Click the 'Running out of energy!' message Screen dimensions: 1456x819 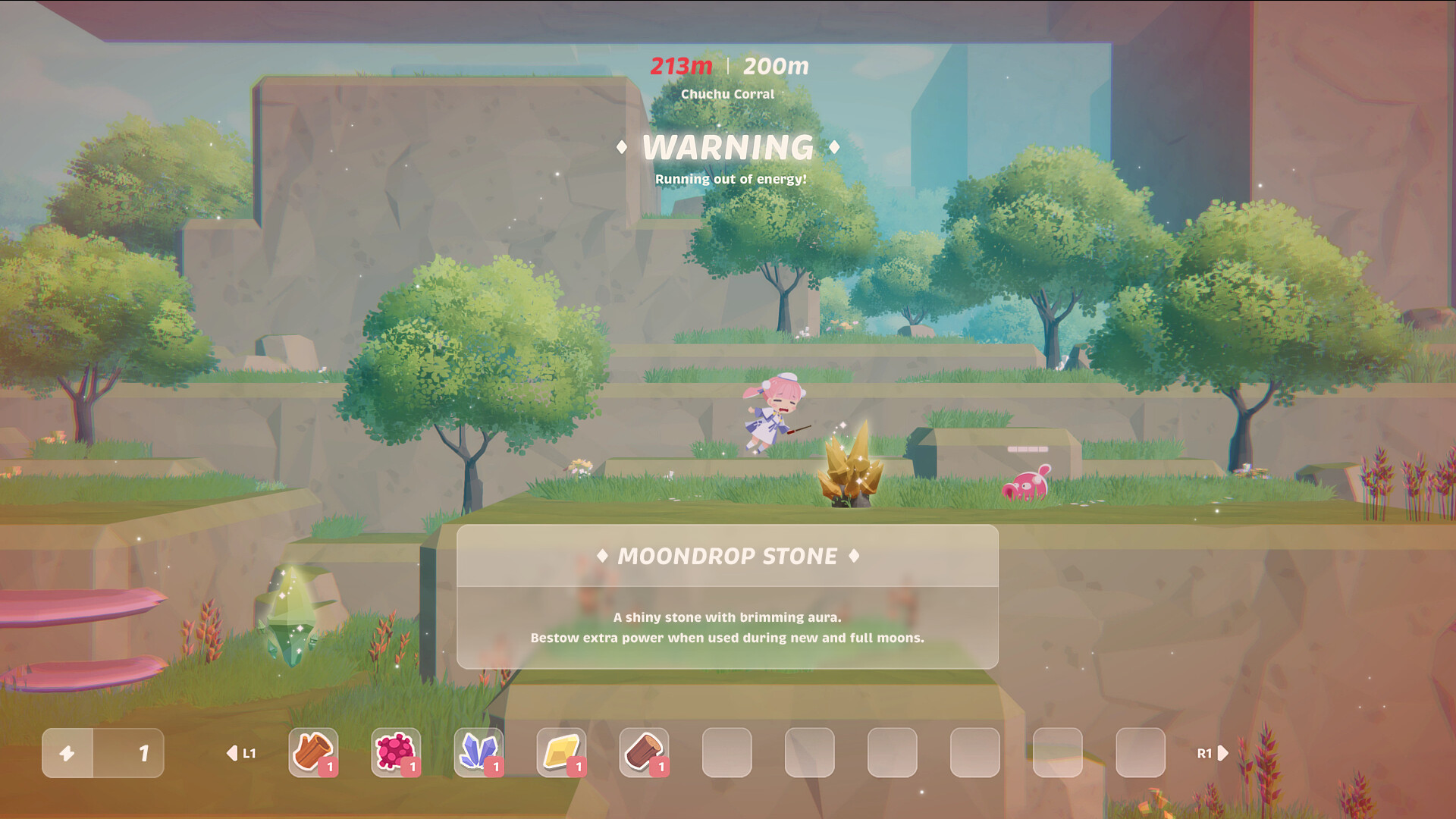coord(730,179)
